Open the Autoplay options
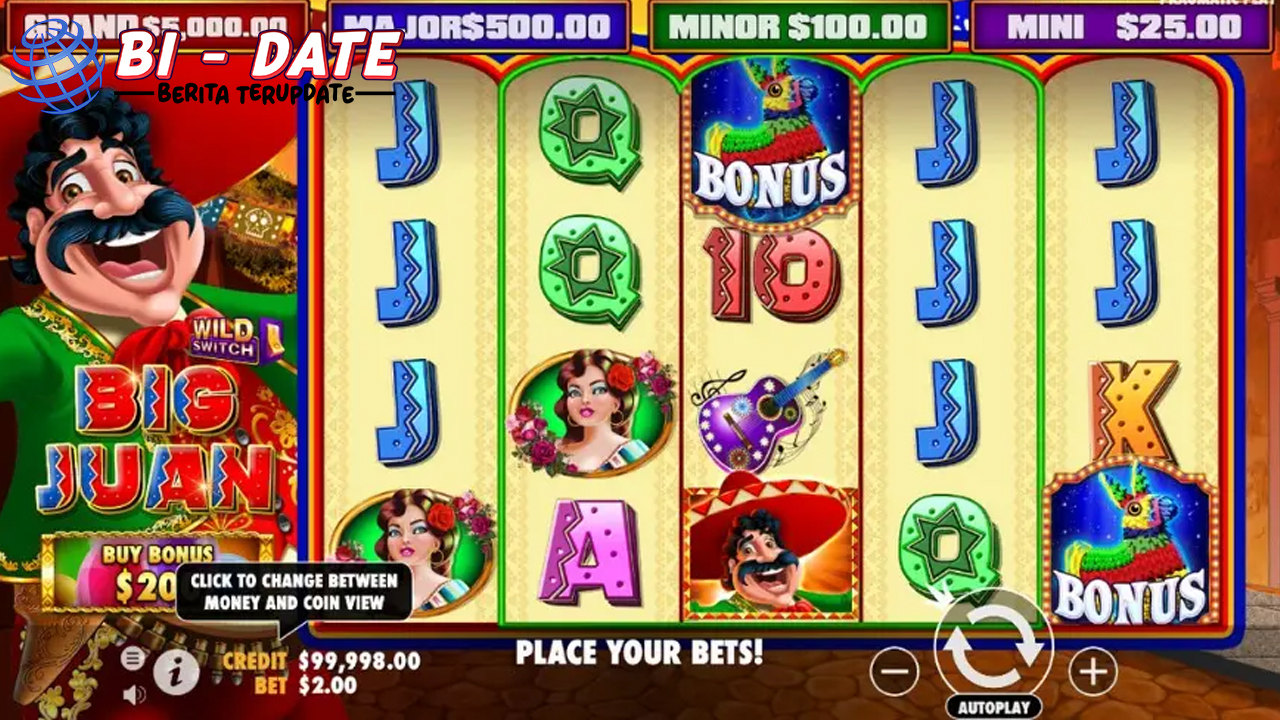Viewport: 1280px width, 720px height. [993, 706]
